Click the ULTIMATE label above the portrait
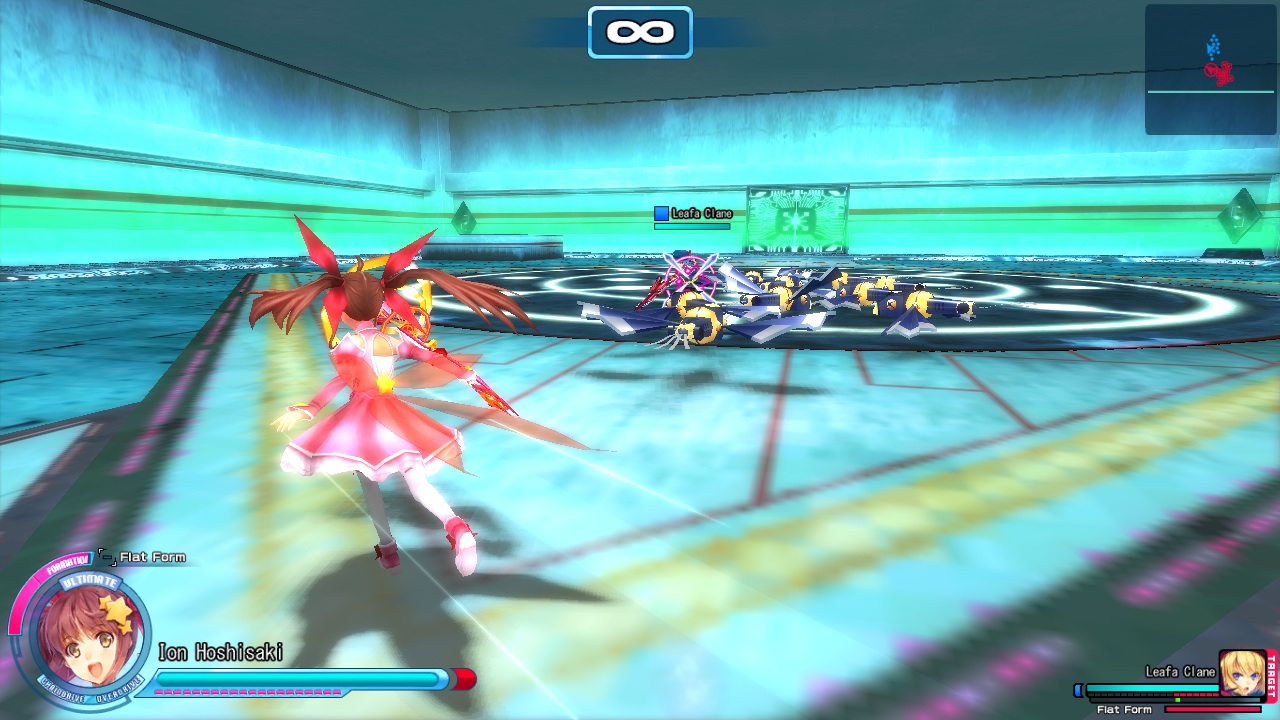Image resolution: width=1280 pixels, height=720 pixels. coord(90,581)
